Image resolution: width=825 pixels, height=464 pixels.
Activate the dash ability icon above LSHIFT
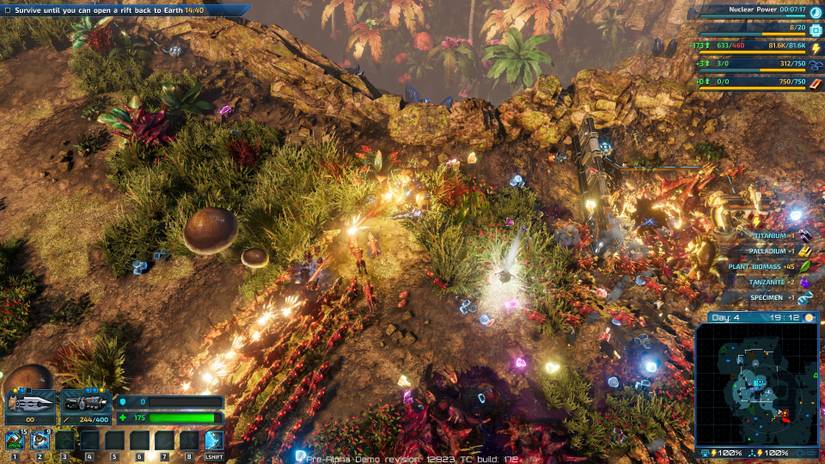coord(214,440)
